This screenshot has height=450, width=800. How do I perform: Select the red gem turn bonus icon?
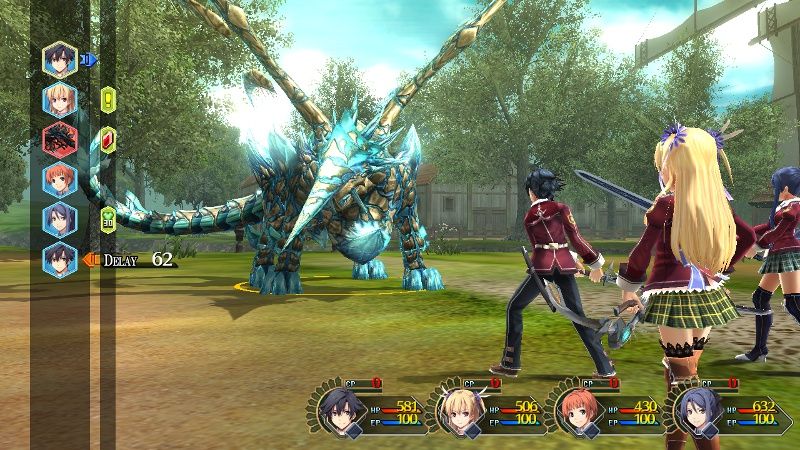(x=108, y=139)
